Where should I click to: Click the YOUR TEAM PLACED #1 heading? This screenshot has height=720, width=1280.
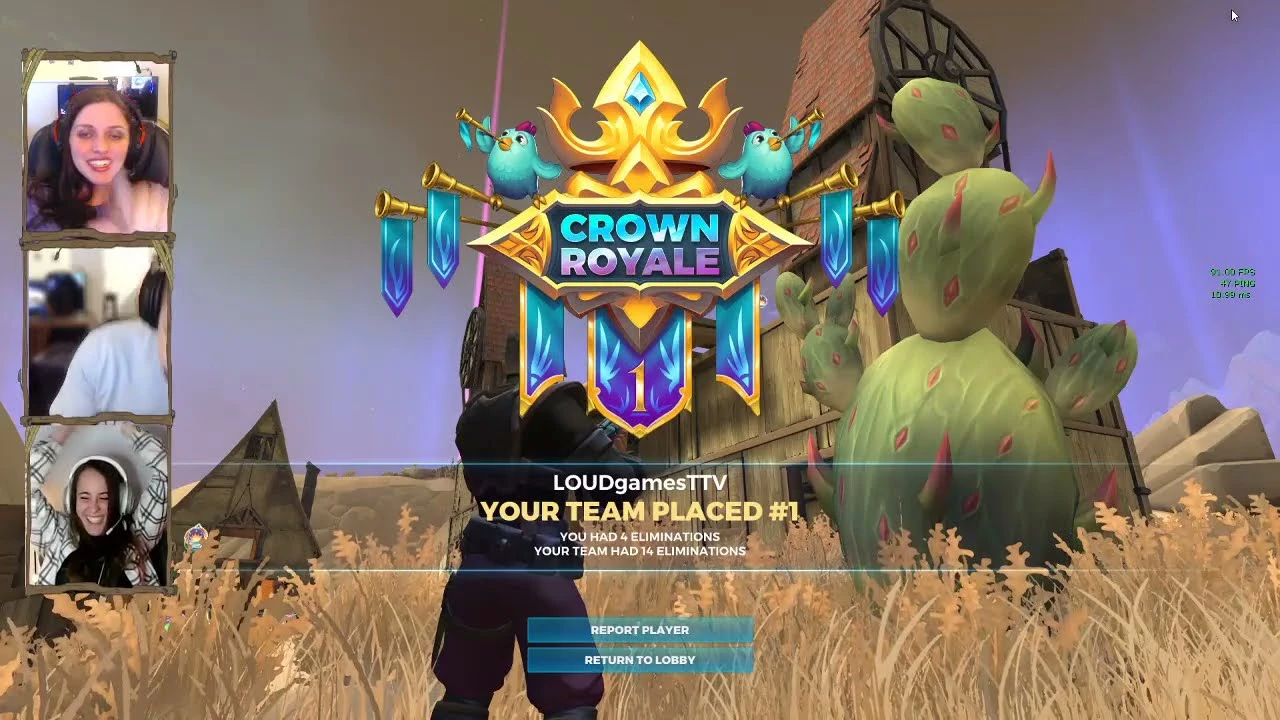coord(640,511)
